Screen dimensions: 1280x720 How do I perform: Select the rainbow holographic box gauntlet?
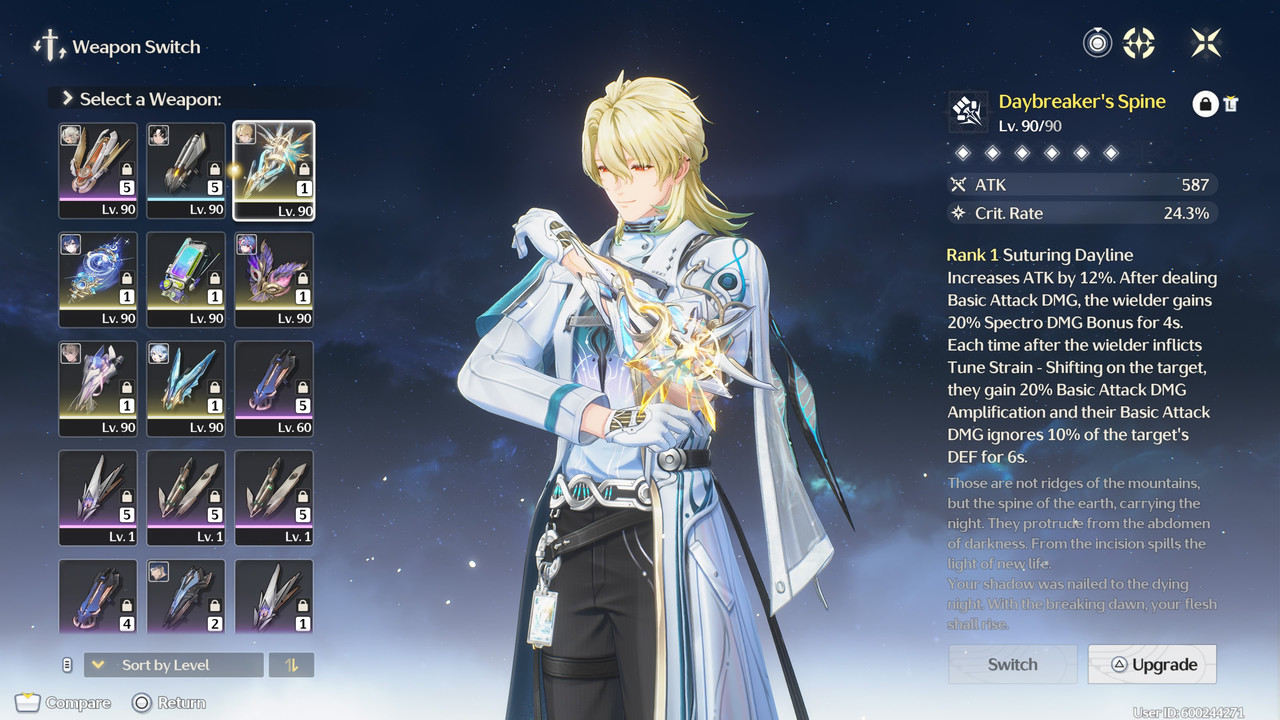(x=186, y=280)
